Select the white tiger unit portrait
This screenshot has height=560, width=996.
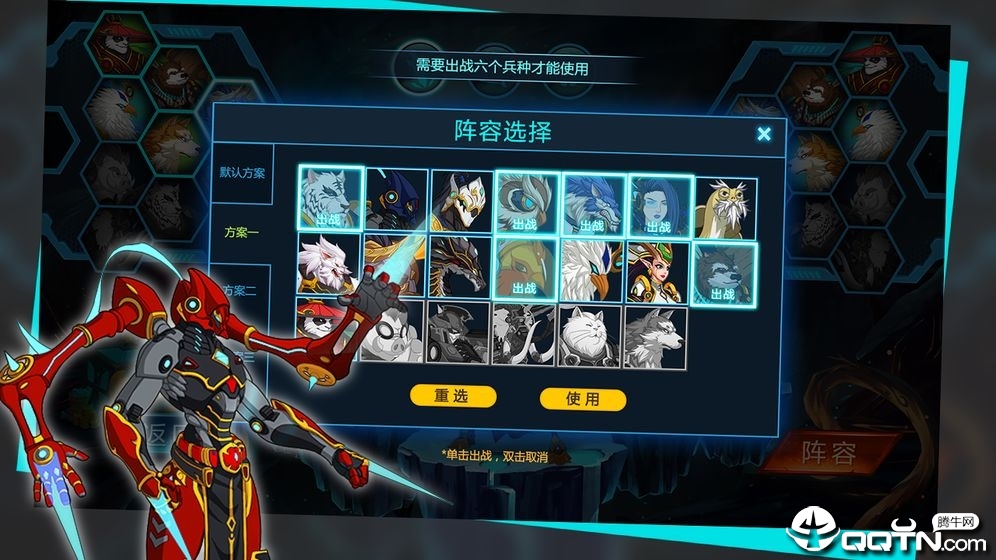coord(329,199)
